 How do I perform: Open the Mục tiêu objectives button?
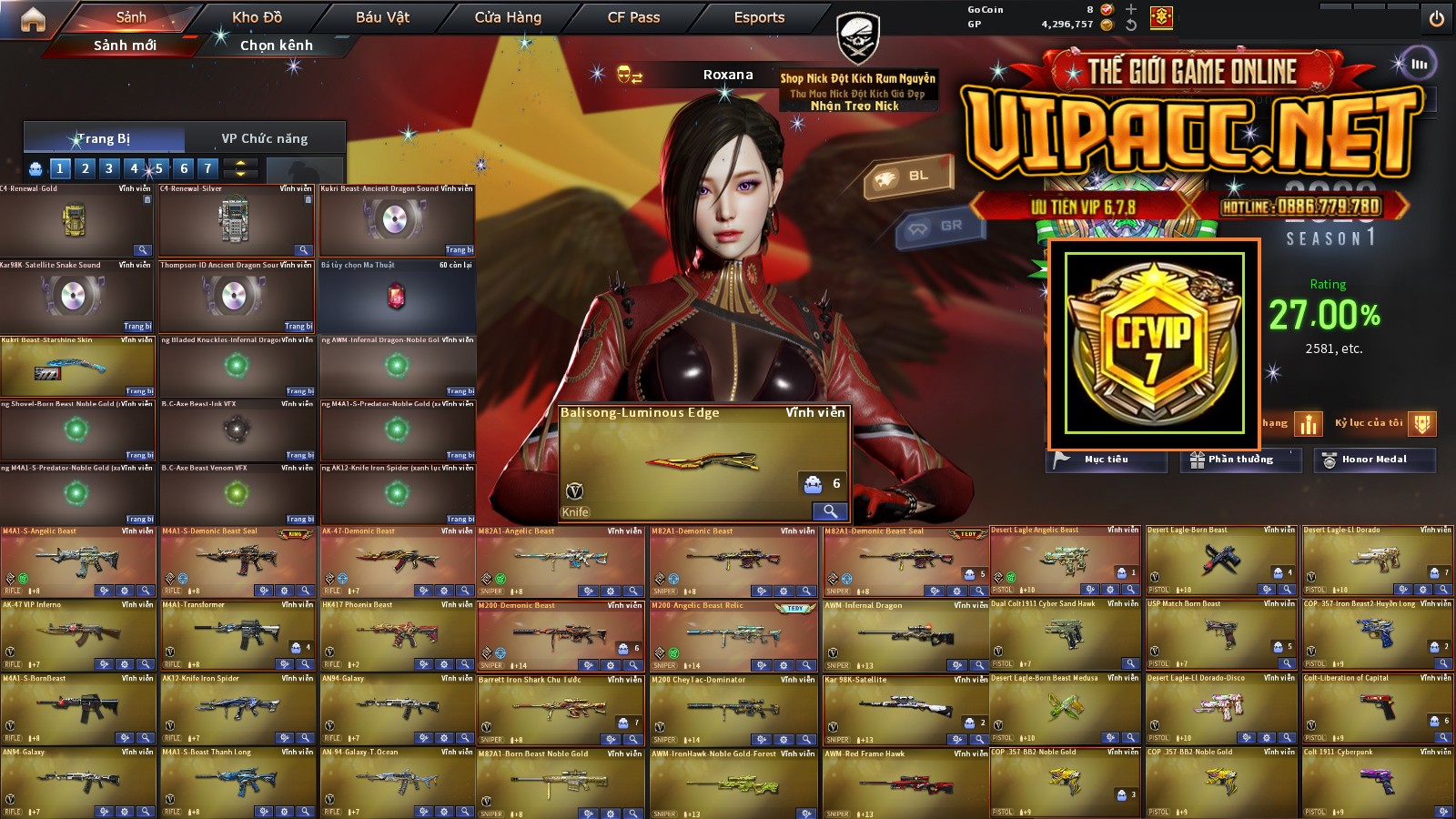(1106, 460)
